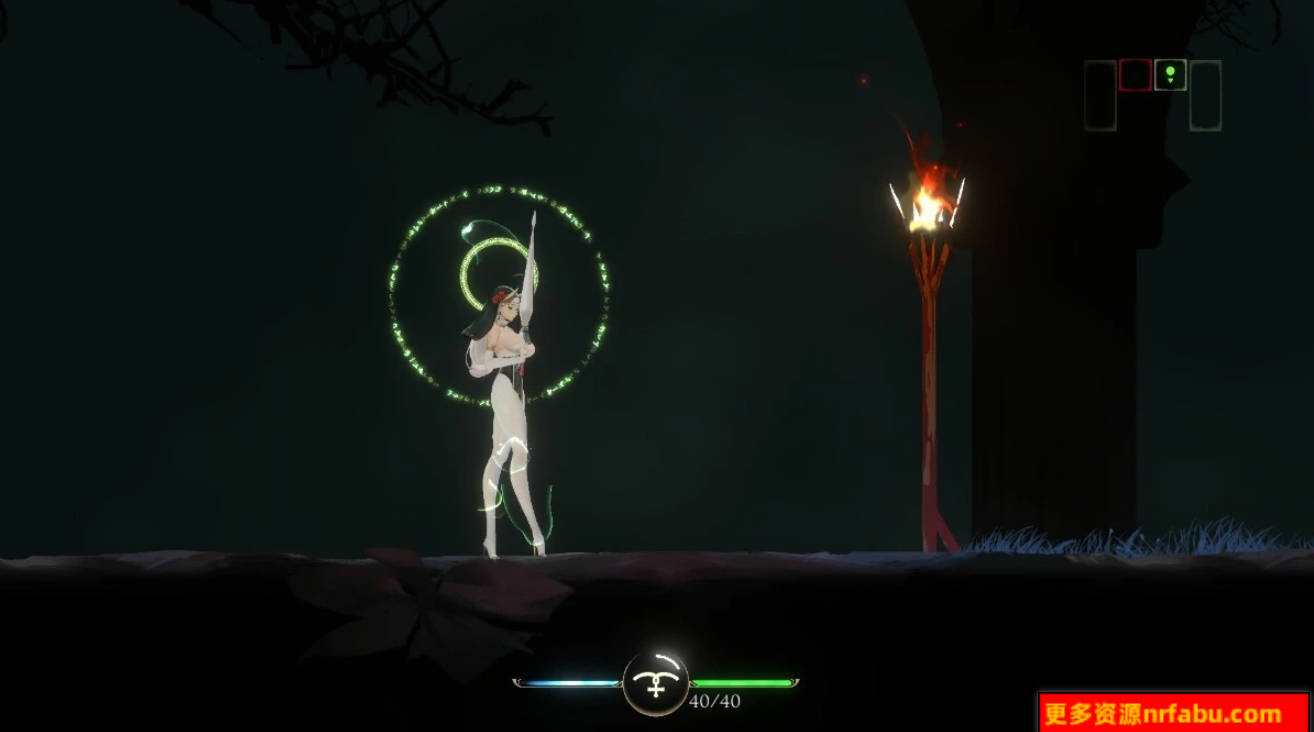Viewport: 1314px width, 732px height.
Task: Expand the small green arrow under the potion
Action: coord(1171,80)
